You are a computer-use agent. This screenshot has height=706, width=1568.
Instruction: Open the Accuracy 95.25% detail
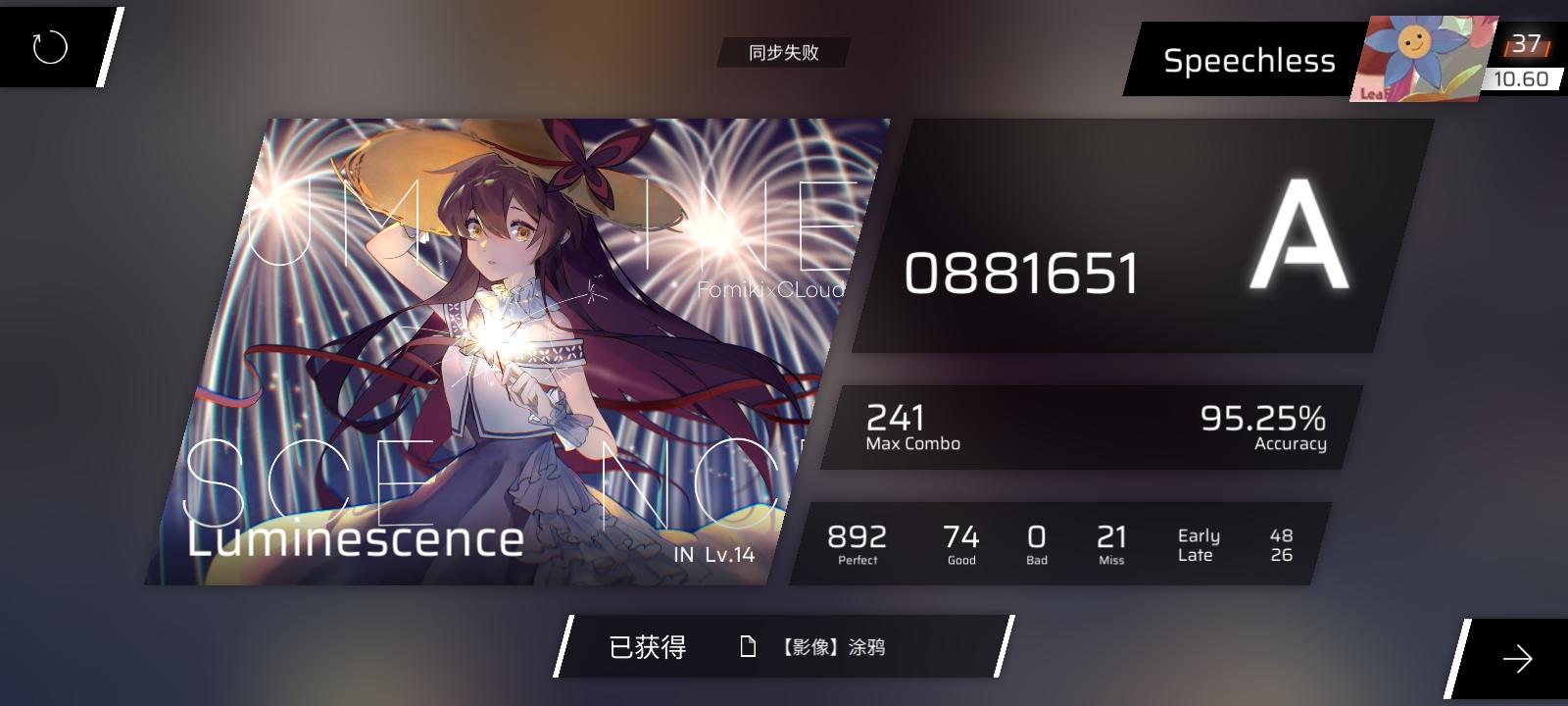pos(1261,426)
